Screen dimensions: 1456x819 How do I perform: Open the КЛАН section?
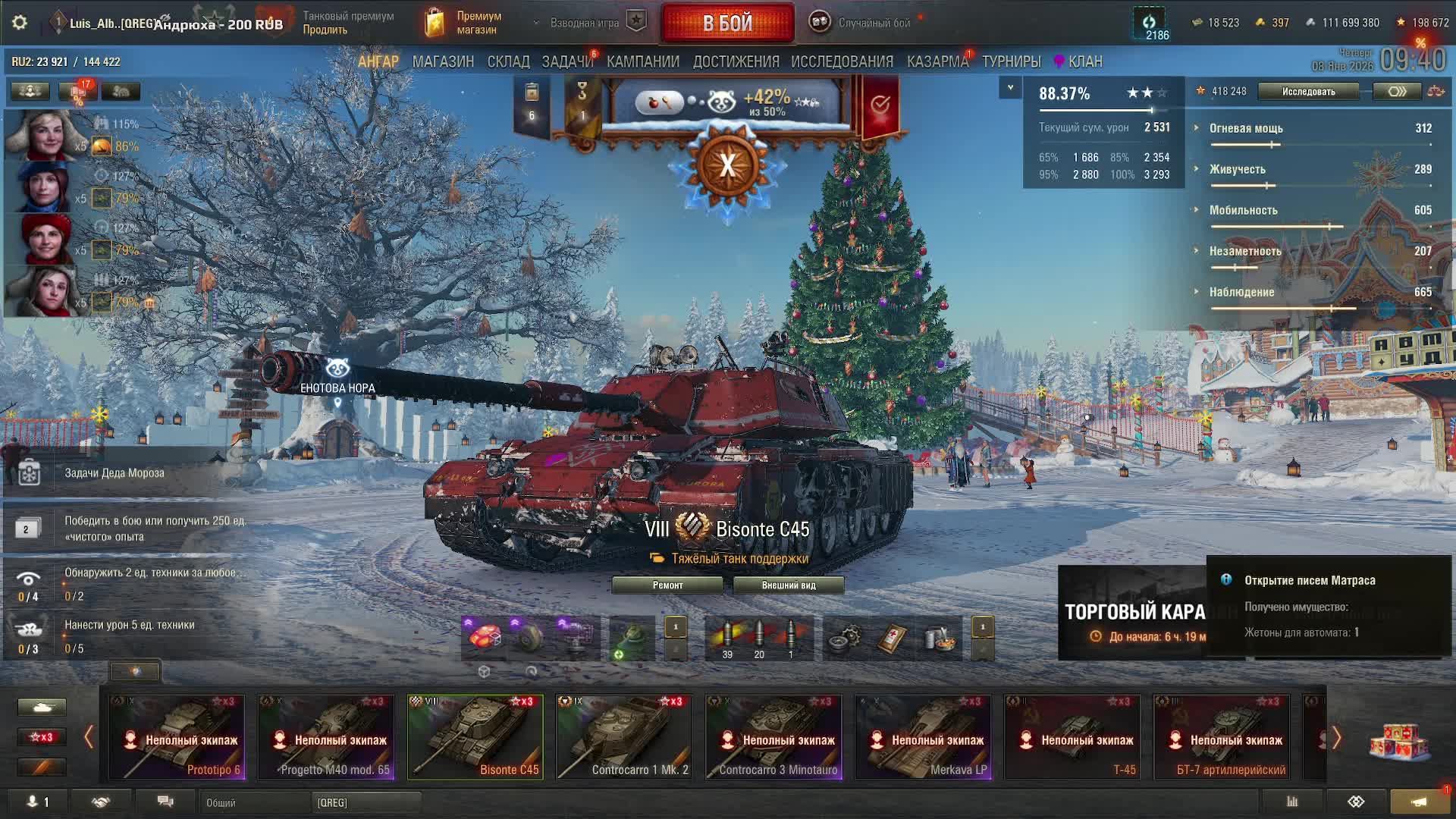click(x=1084, y=61)
